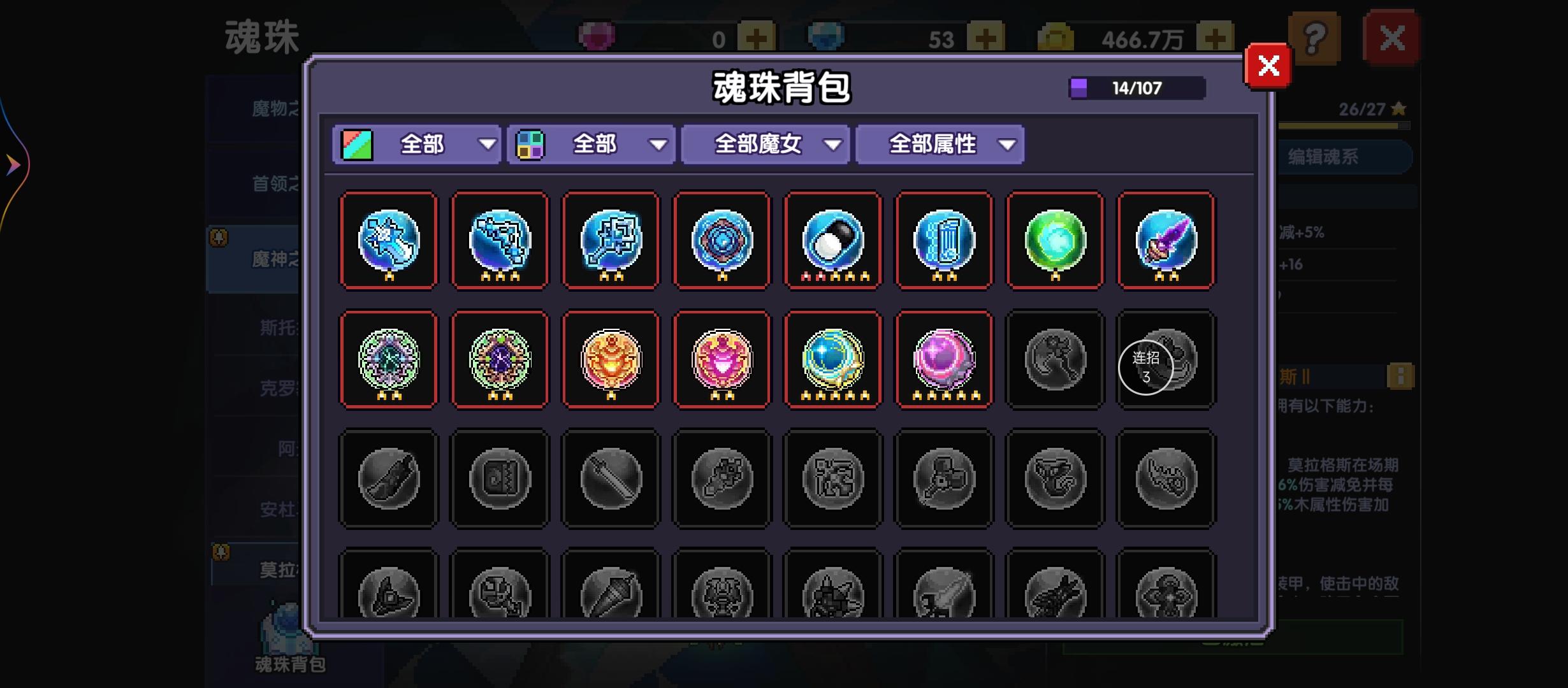
Task: Open the first 全部 rarity filter dropdown
Action: click(417, 145)
